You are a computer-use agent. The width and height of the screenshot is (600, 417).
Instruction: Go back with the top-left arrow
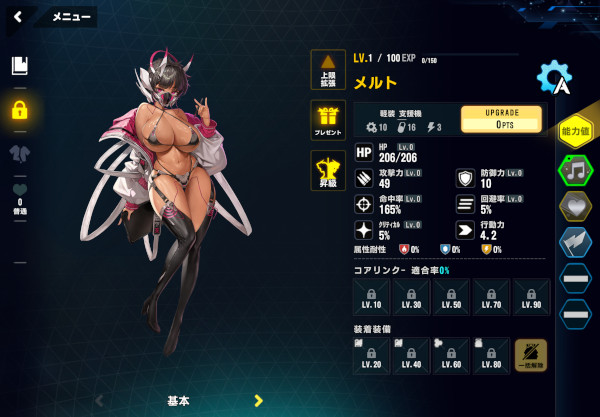point(17,16)
